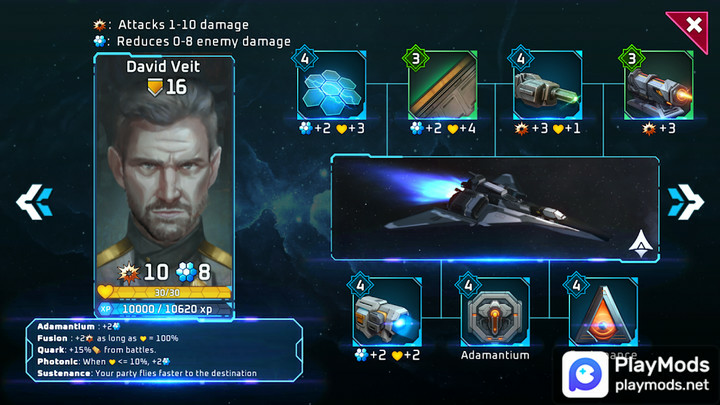720x405 pixels.
Task: Select the orange-flame thruster cannon module
Action: pos(657,87)
